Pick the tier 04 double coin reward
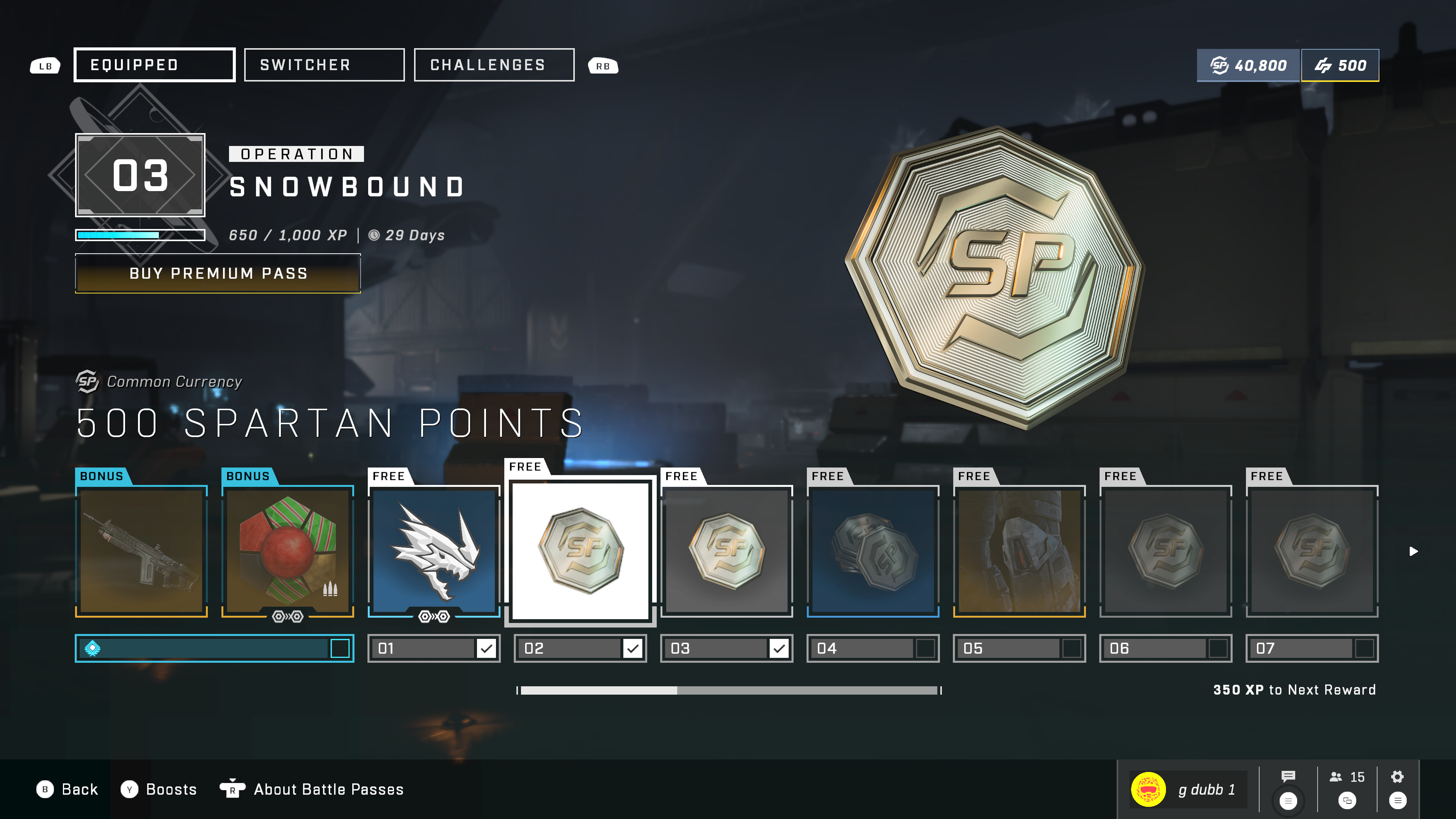 873,551
